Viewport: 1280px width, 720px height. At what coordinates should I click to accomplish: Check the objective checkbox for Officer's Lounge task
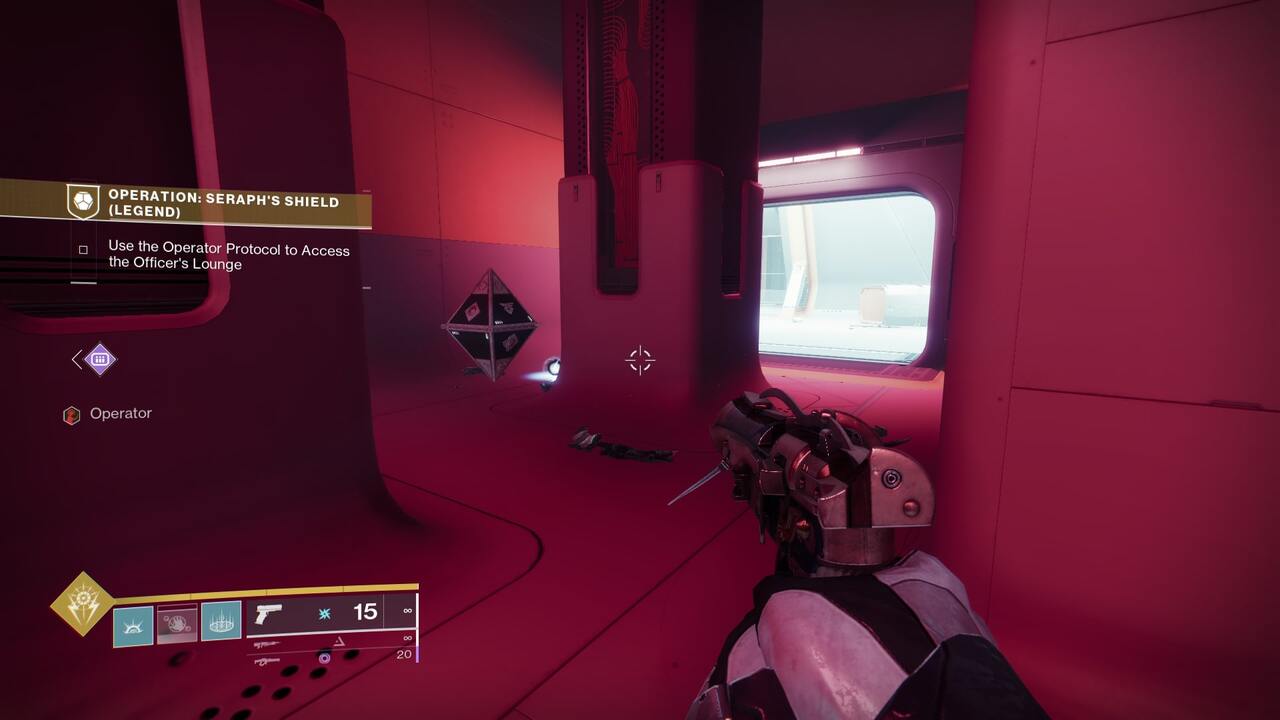coord(83,250)
